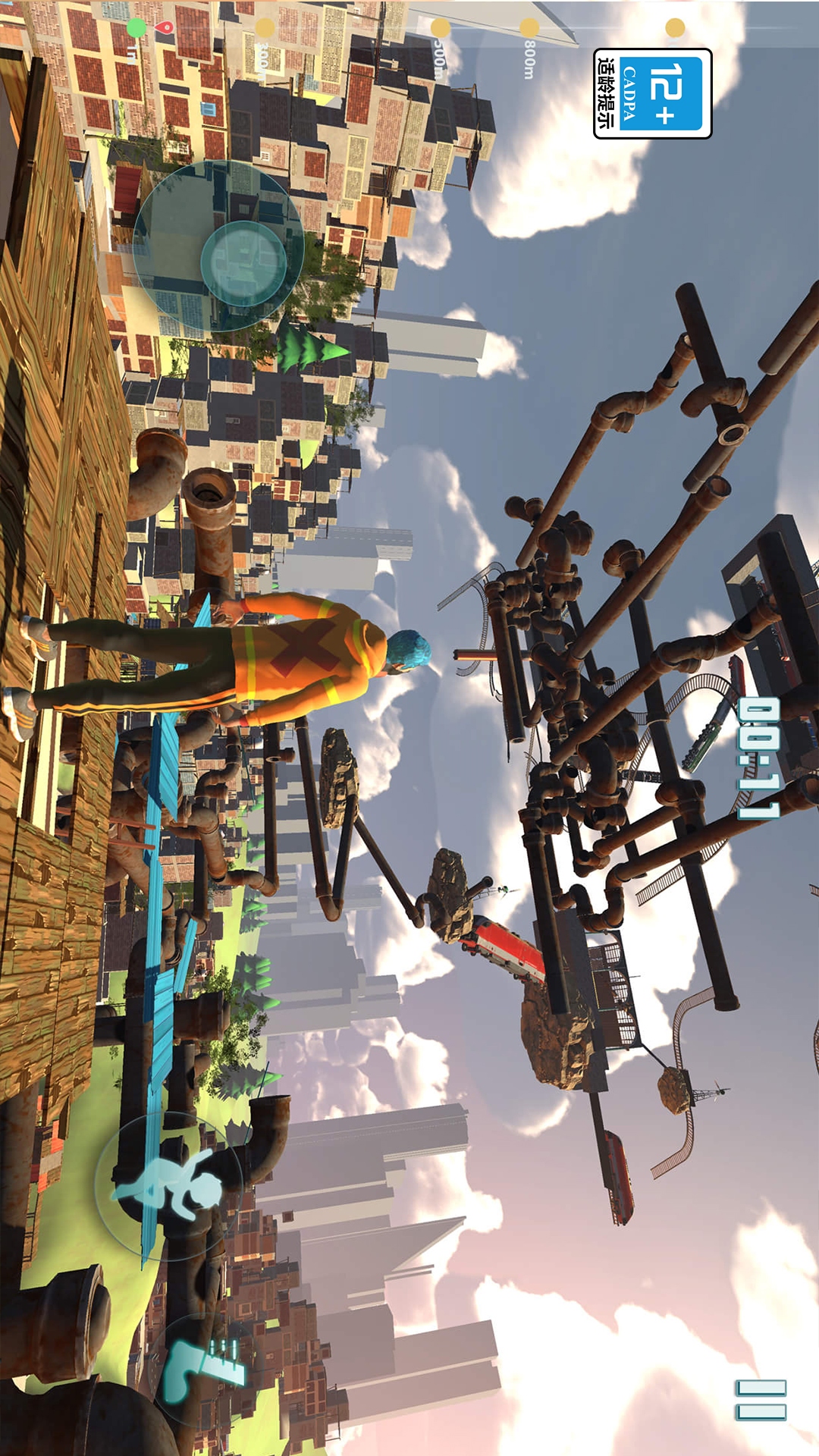Screen dimensions: 819x1456
Task: Open the CADPA 12+ age rating notice
Action: coord(652,93)
